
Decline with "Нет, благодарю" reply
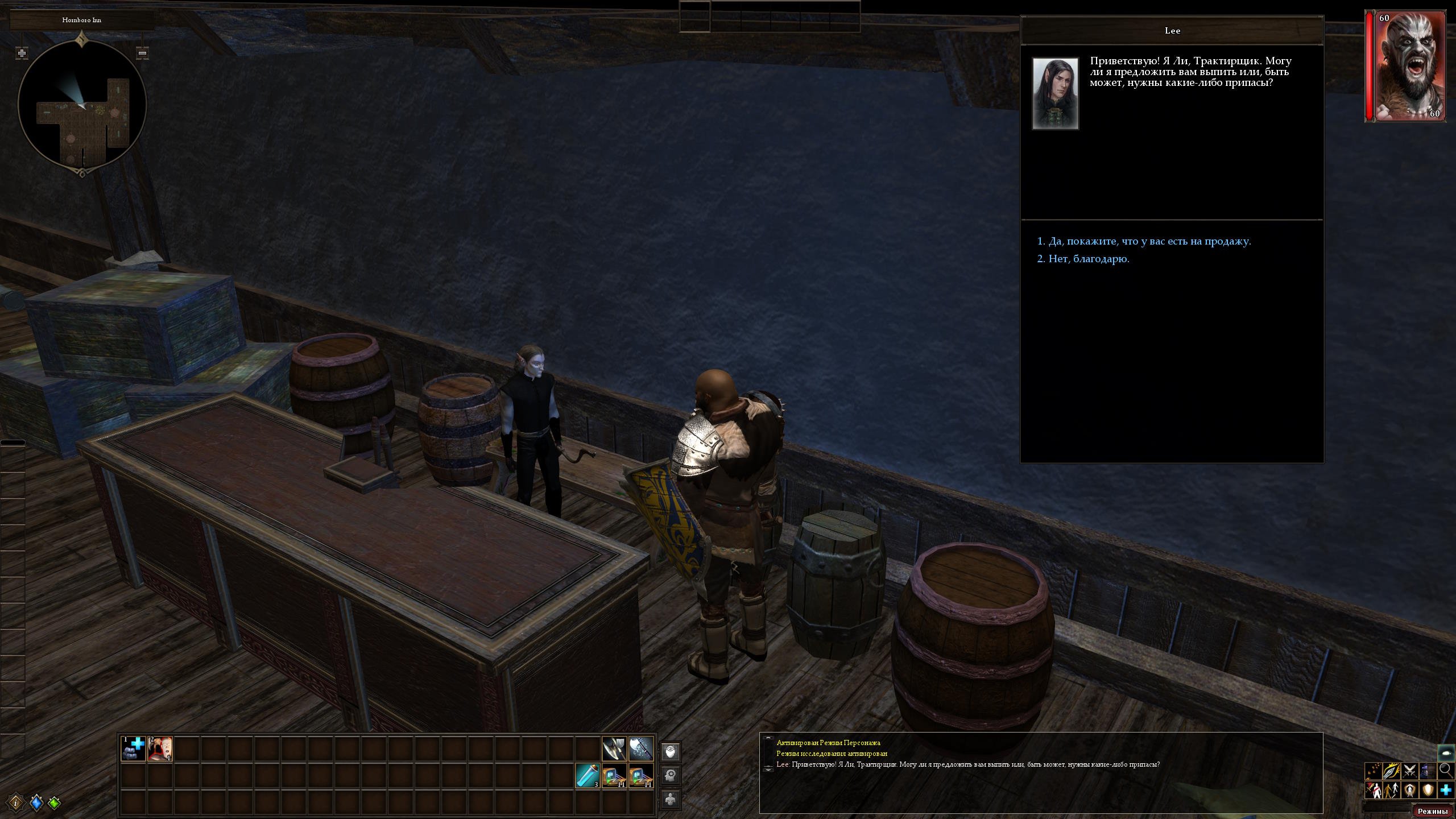tap(1089, 259)
